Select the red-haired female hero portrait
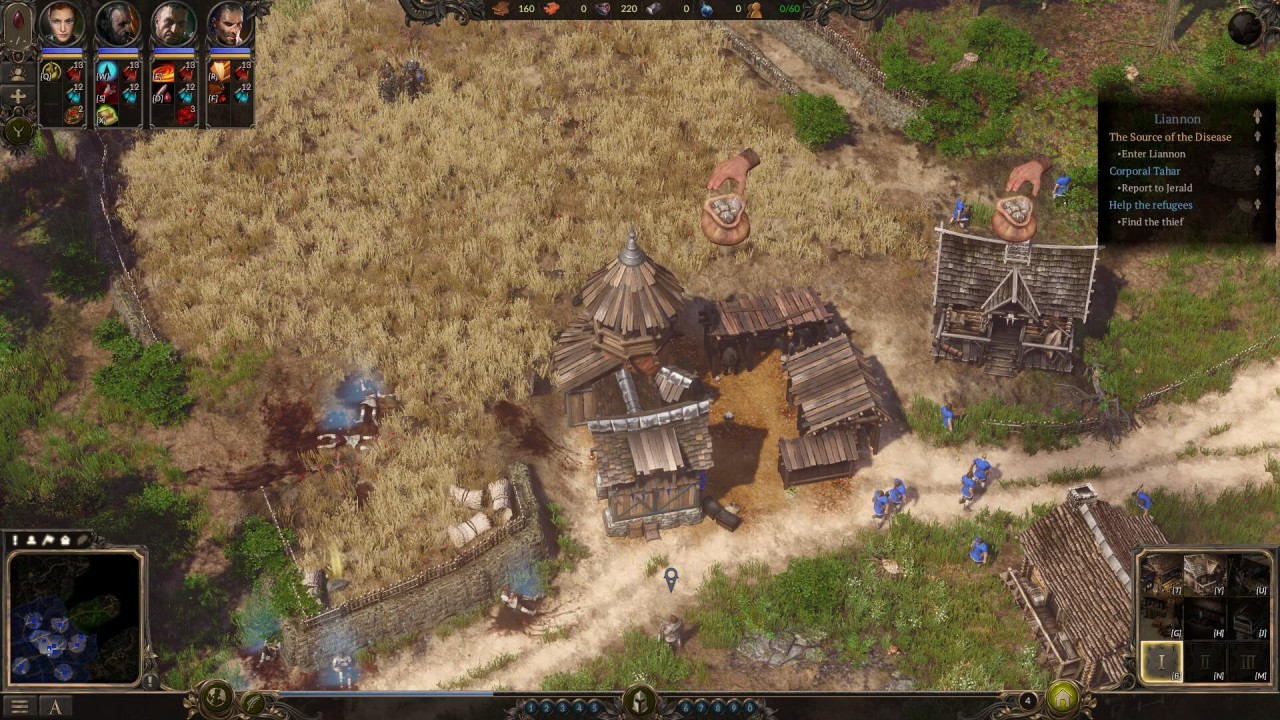 (x=61, y=25)
